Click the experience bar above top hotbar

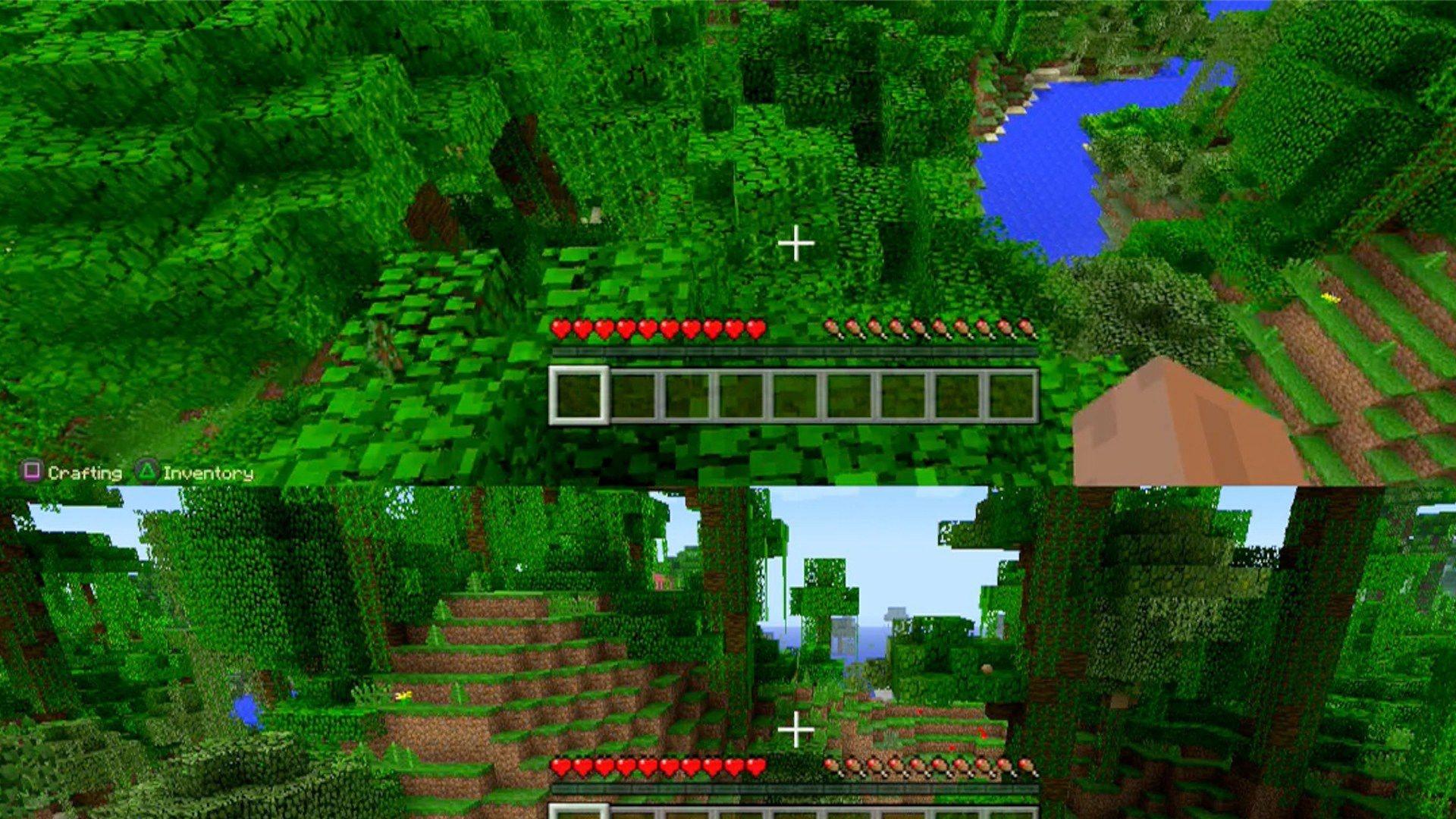(x=795, y=351)
